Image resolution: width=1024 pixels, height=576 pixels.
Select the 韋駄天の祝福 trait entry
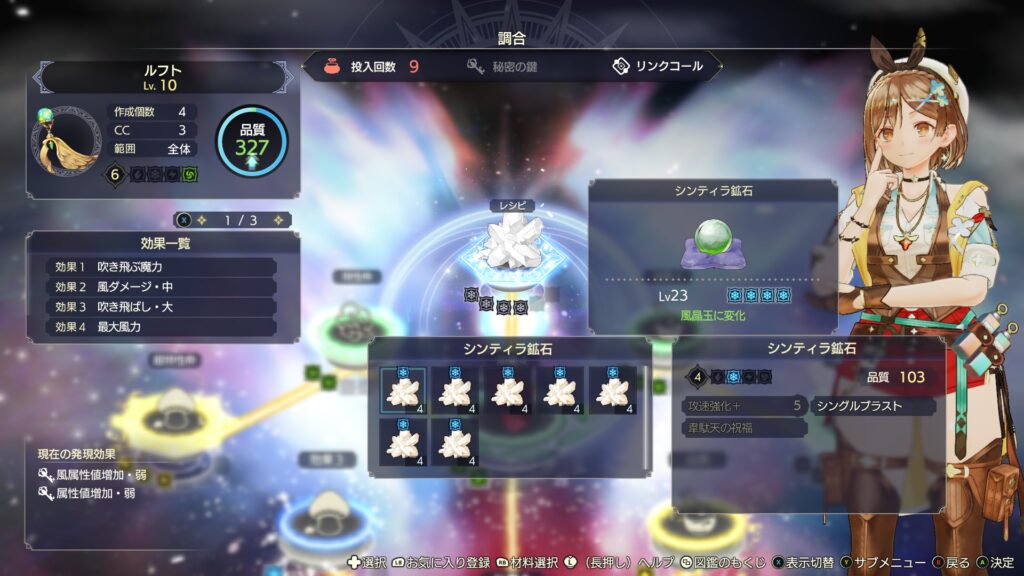[x=744, y=428]
